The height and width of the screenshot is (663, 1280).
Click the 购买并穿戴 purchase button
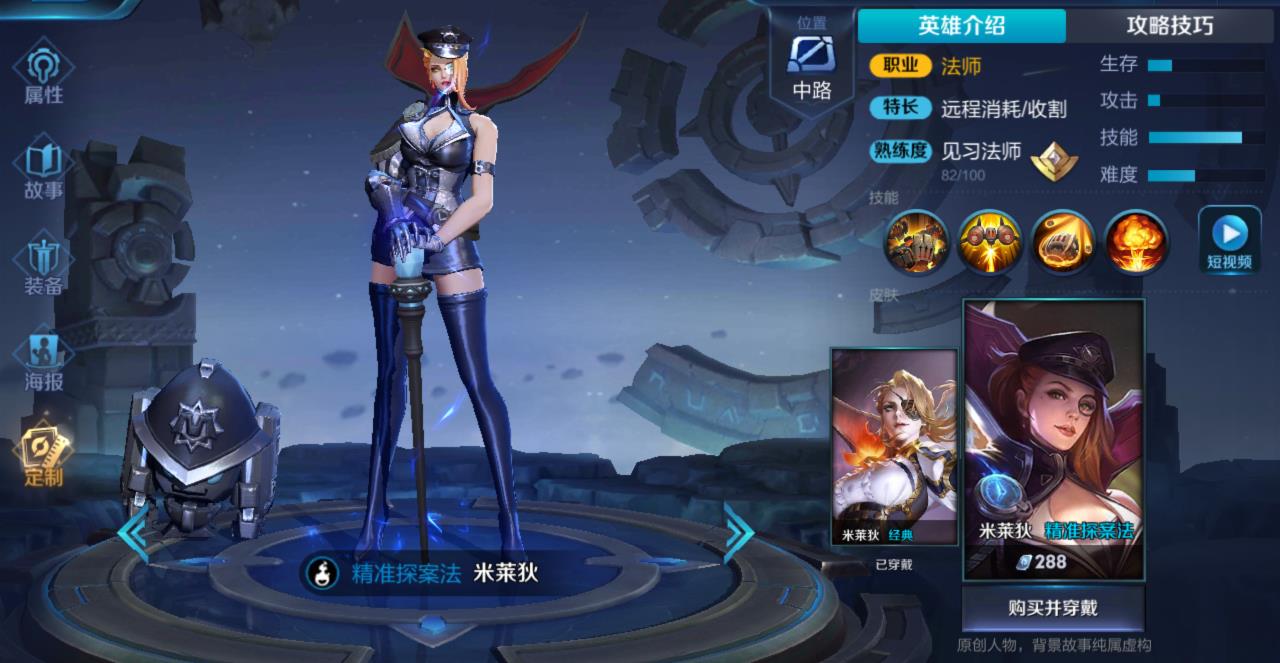[1052, 607]
